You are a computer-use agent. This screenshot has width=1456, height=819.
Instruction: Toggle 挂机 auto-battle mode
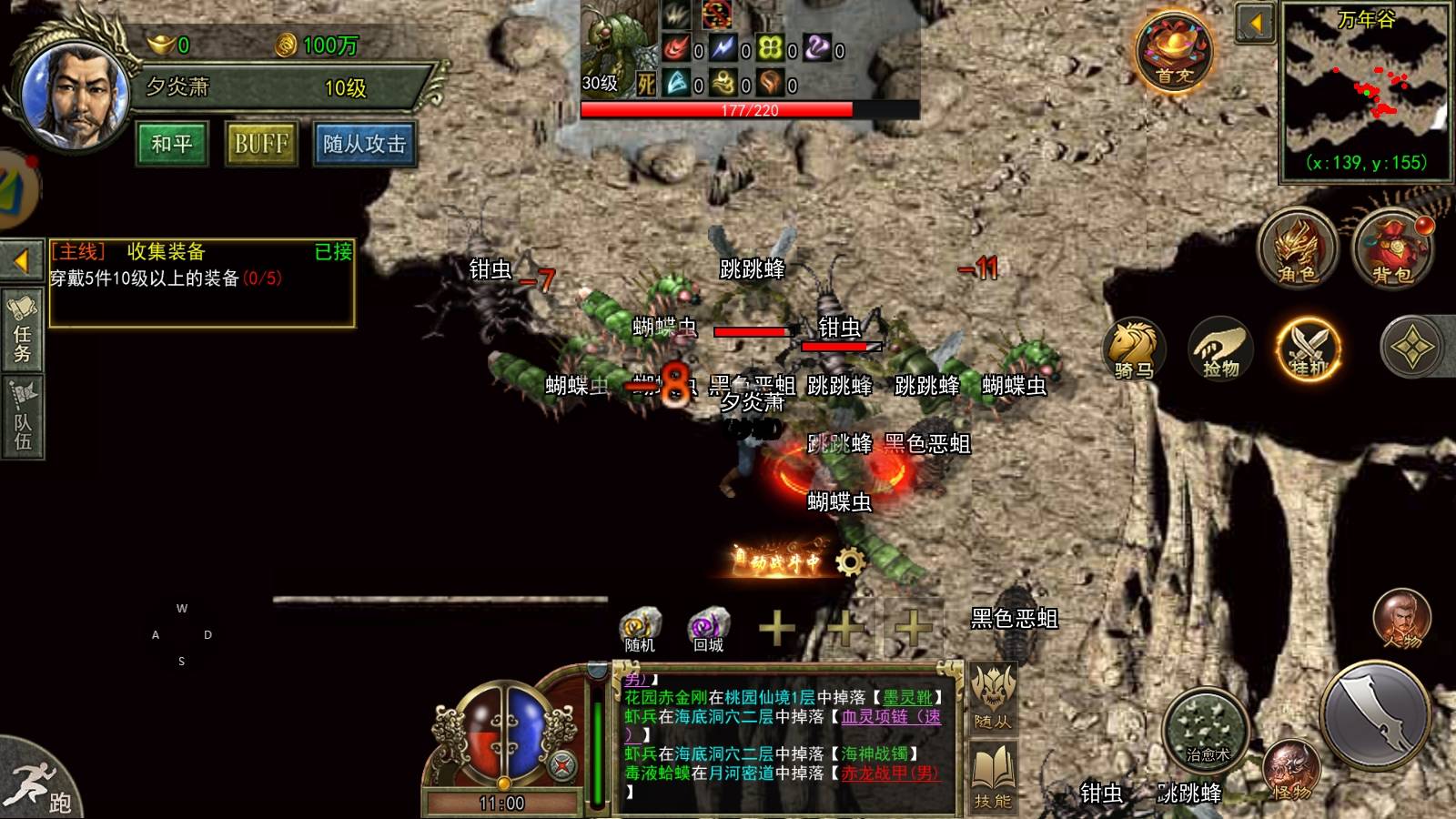(1309, 349)
